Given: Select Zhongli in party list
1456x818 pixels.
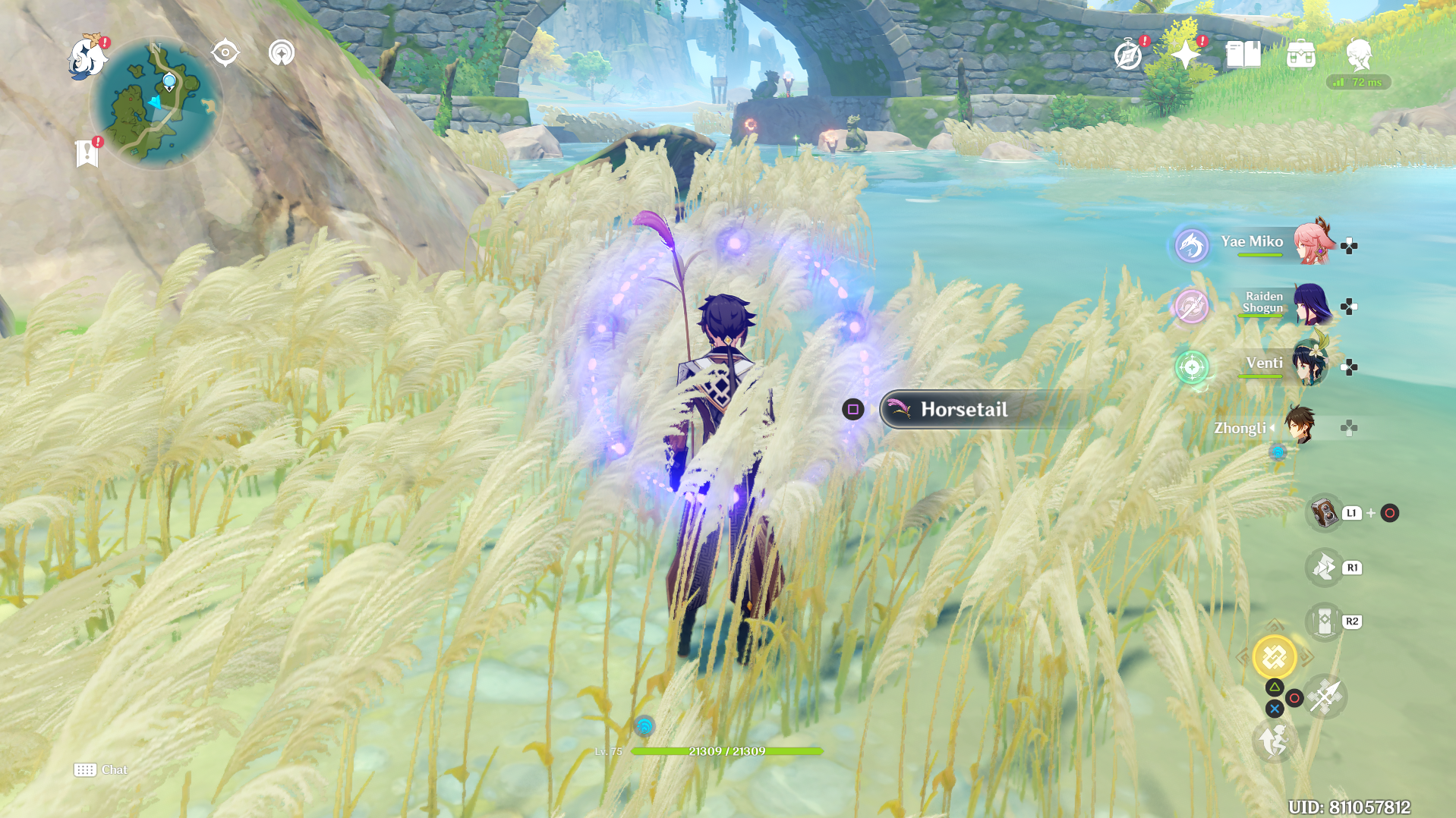Looking at the screenshot, I should point(1299,426).
